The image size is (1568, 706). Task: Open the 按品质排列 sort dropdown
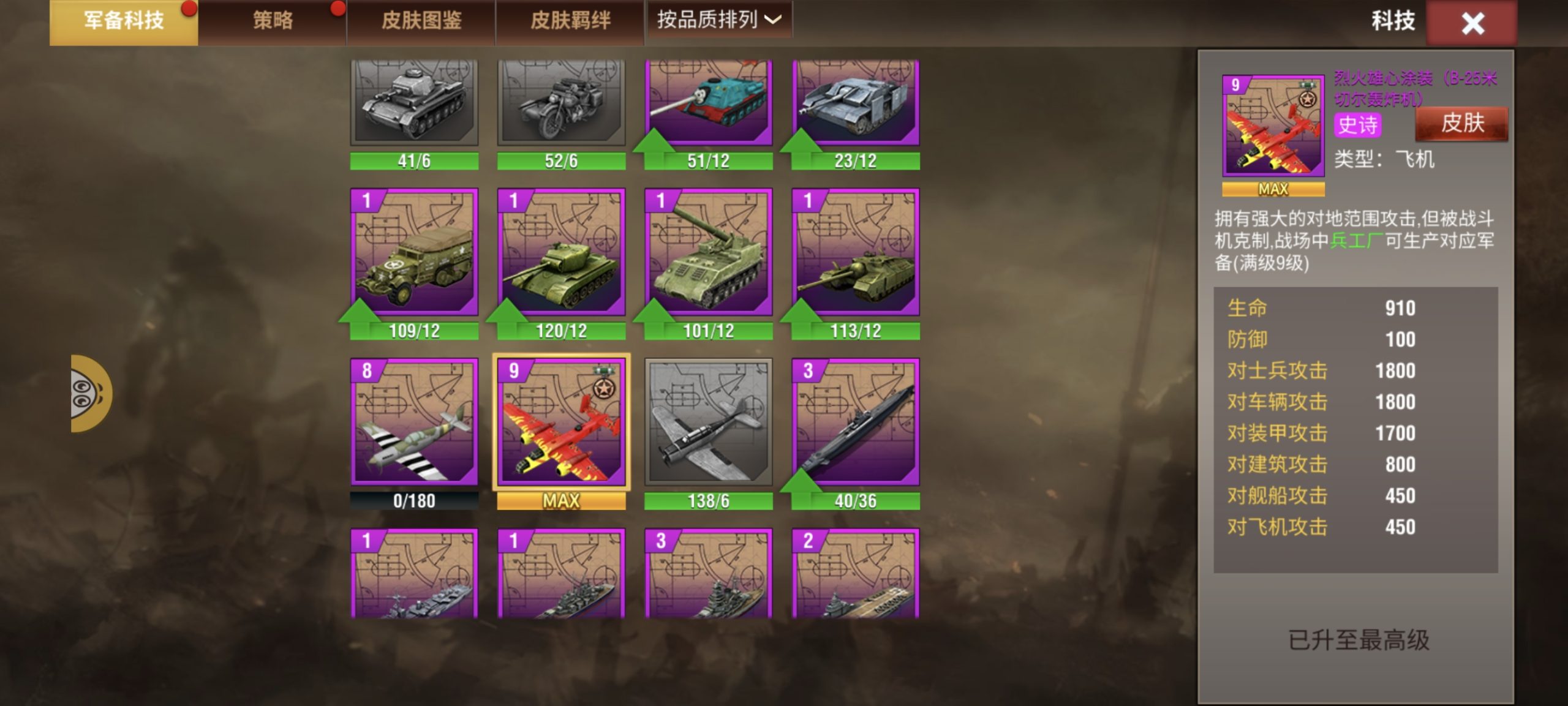[717, 20]
